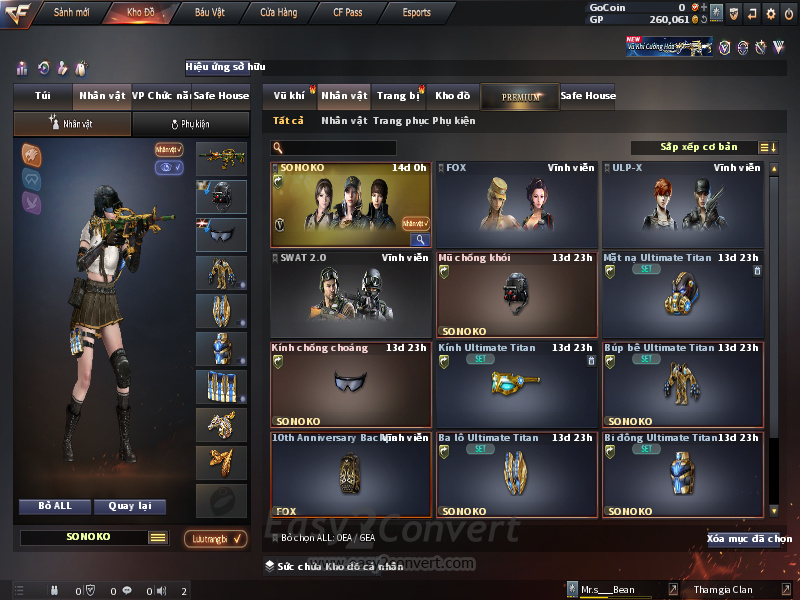Switch to the Báu Vật tab
The image size is (800, 600).
click(x=210, y=13)
